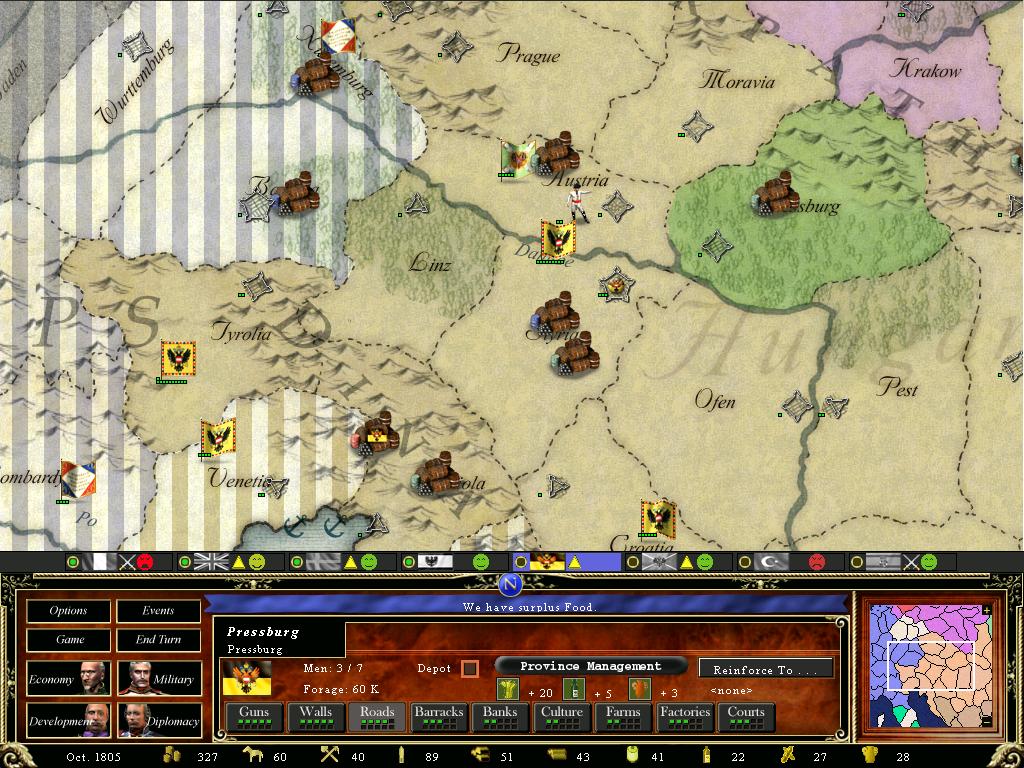The width and height of the screenshot is (1024, 768).
Task: Select the Farms building button
Action: pyautogui.click(x=623, y=717)
